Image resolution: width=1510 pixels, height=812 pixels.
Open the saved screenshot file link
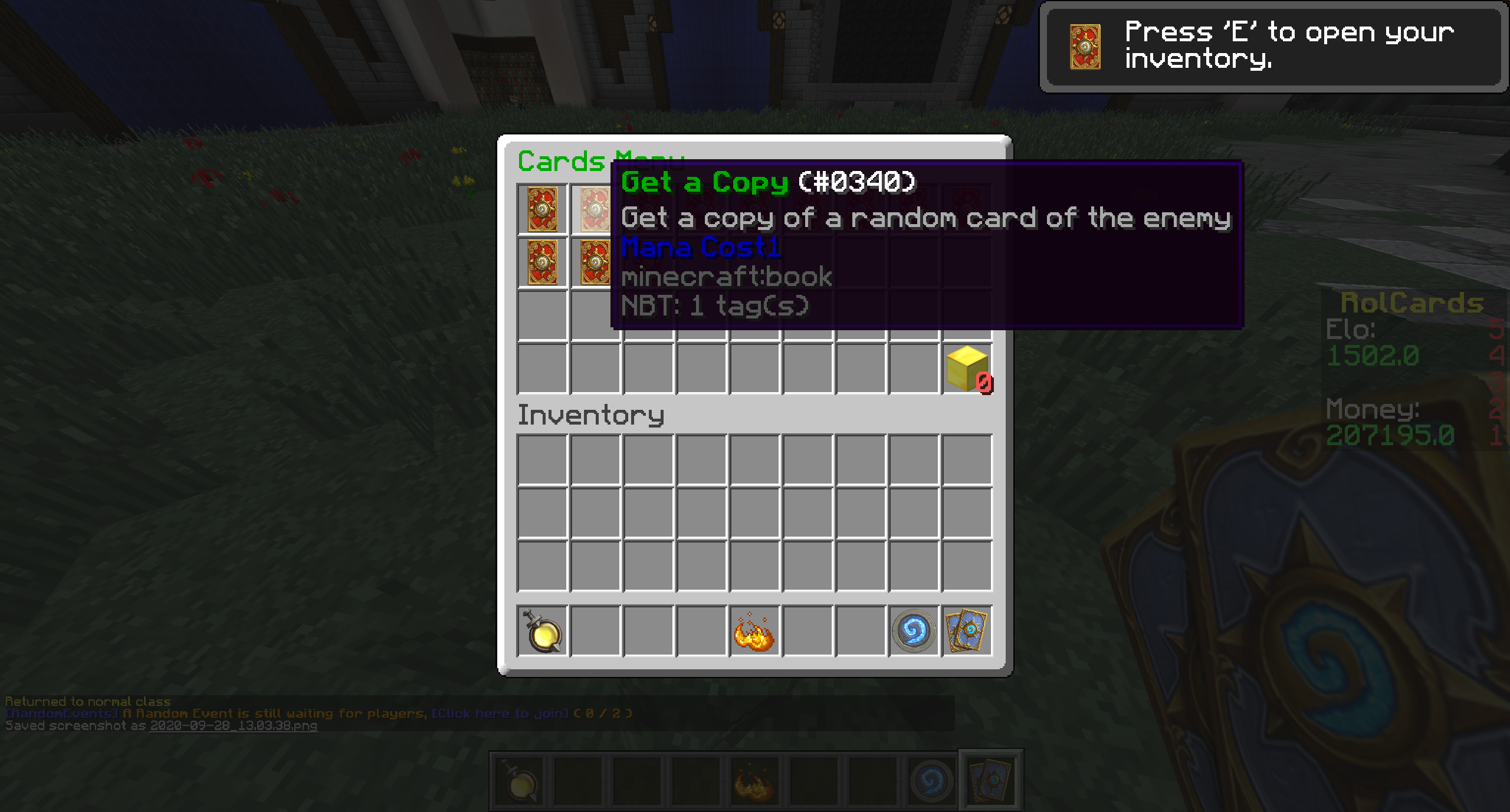234,726
